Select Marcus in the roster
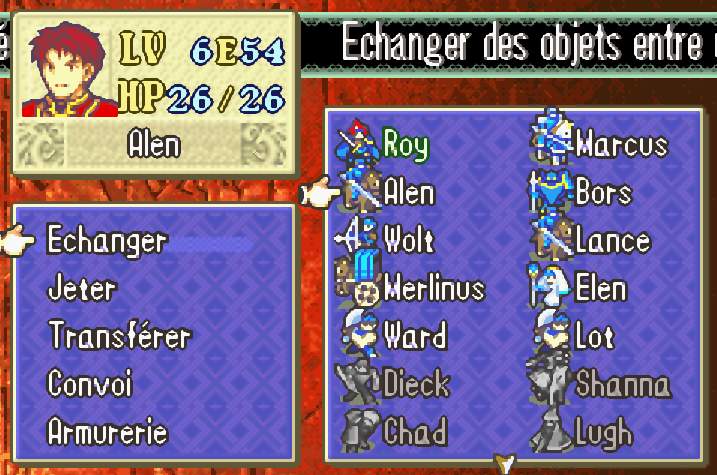 tap(620, 144)
